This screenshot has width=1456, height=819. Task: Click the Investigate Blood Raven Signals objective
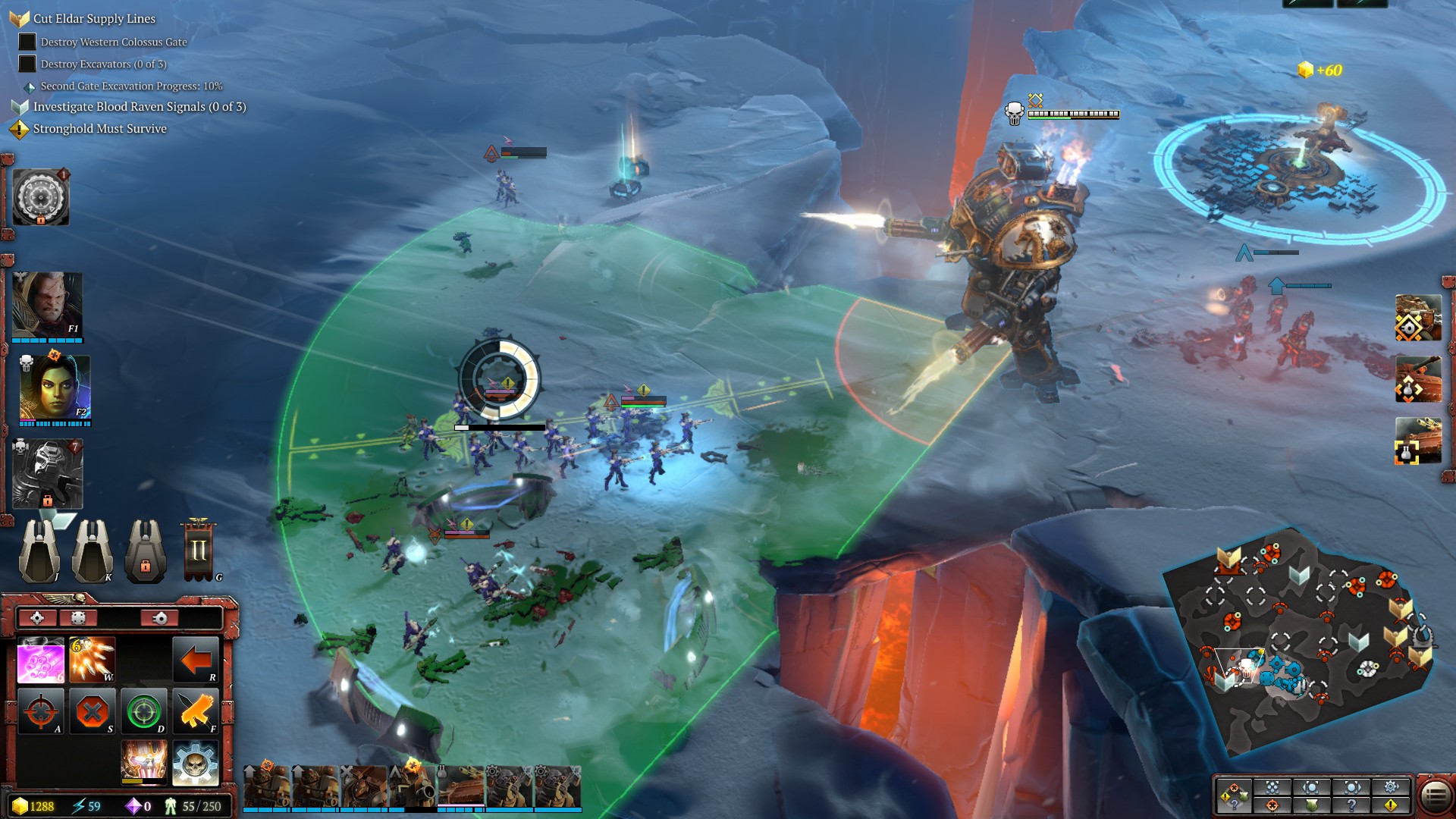pyautogui.click(x=139, y=107)
